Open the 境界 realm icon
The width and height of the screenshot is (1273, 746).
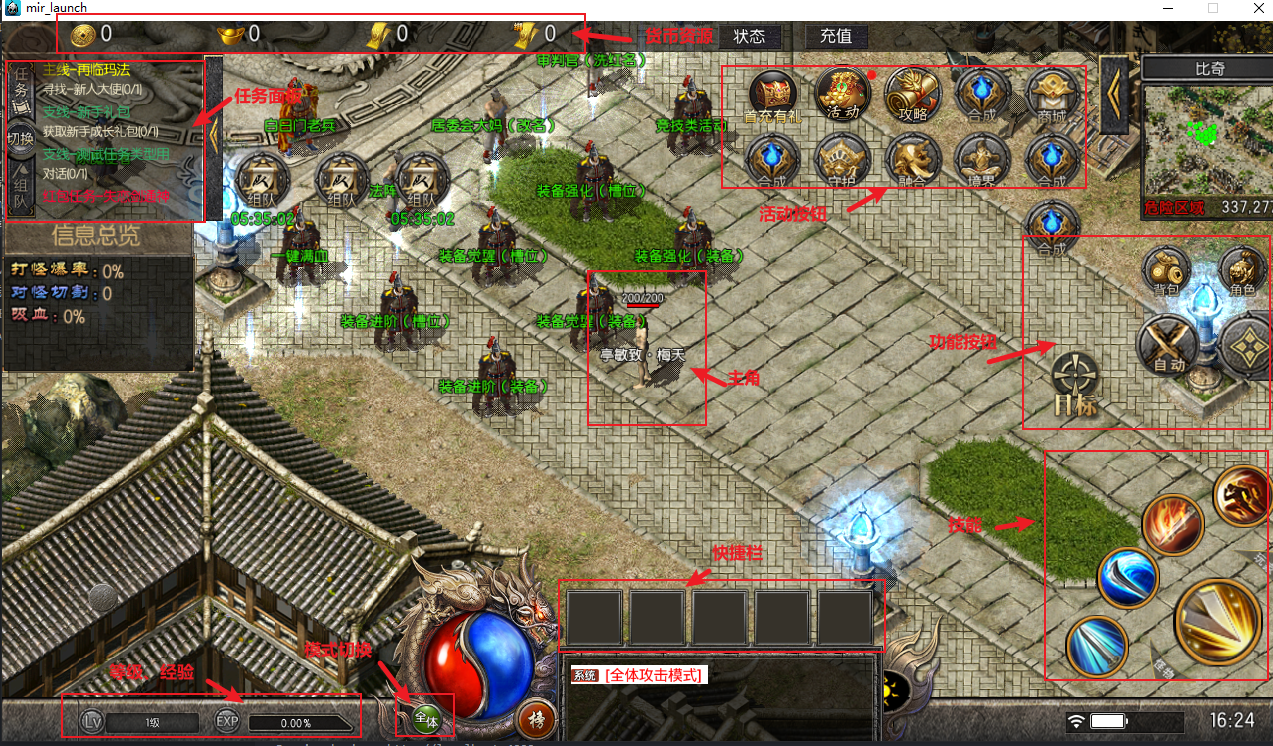(982, 161)
